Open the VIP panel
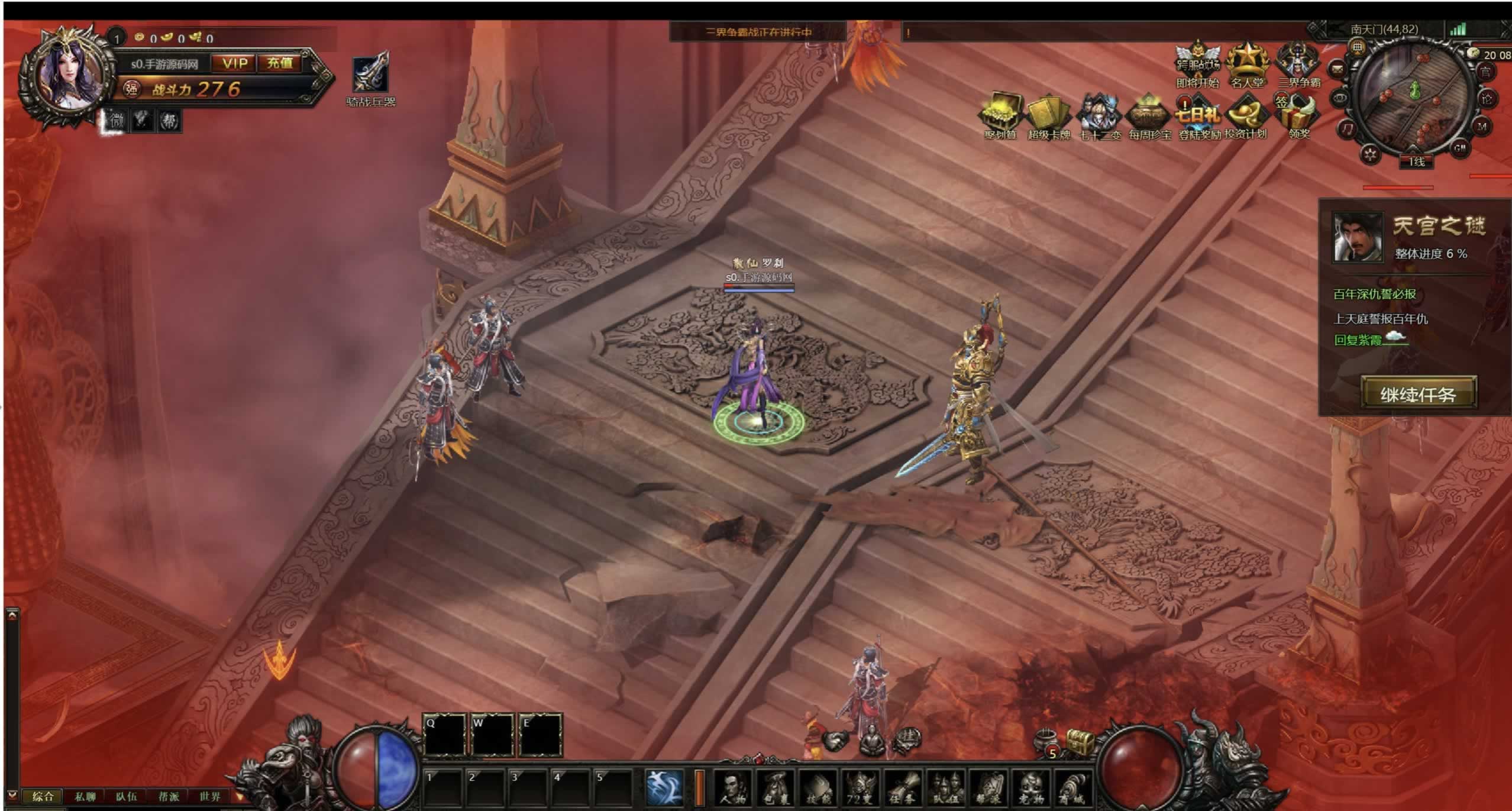This screenshot has width=1512, height=811. pyautogui.click(x=235, y=63)
